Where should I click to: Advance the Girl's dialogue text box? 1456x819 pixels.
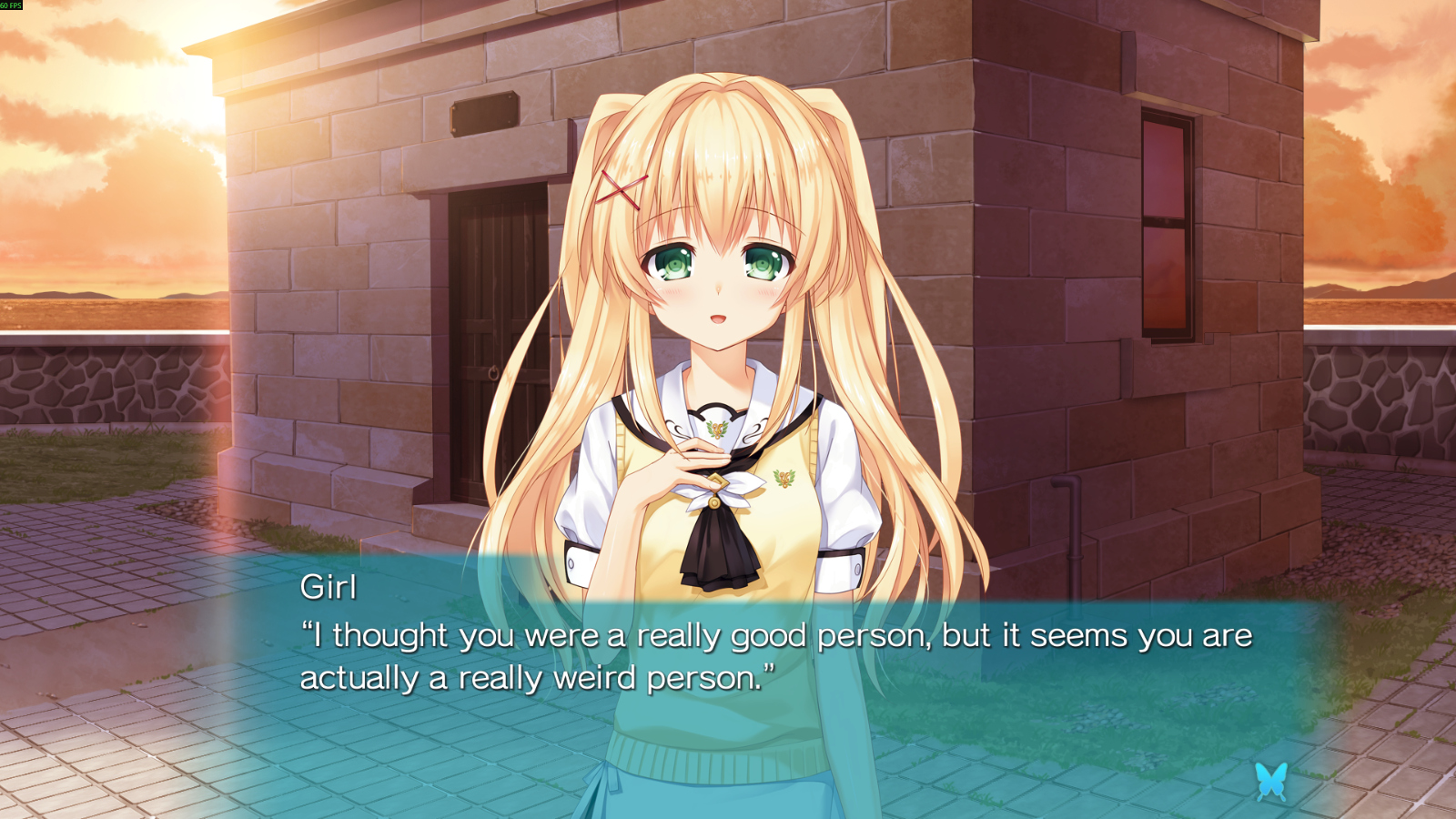point(773,657)
